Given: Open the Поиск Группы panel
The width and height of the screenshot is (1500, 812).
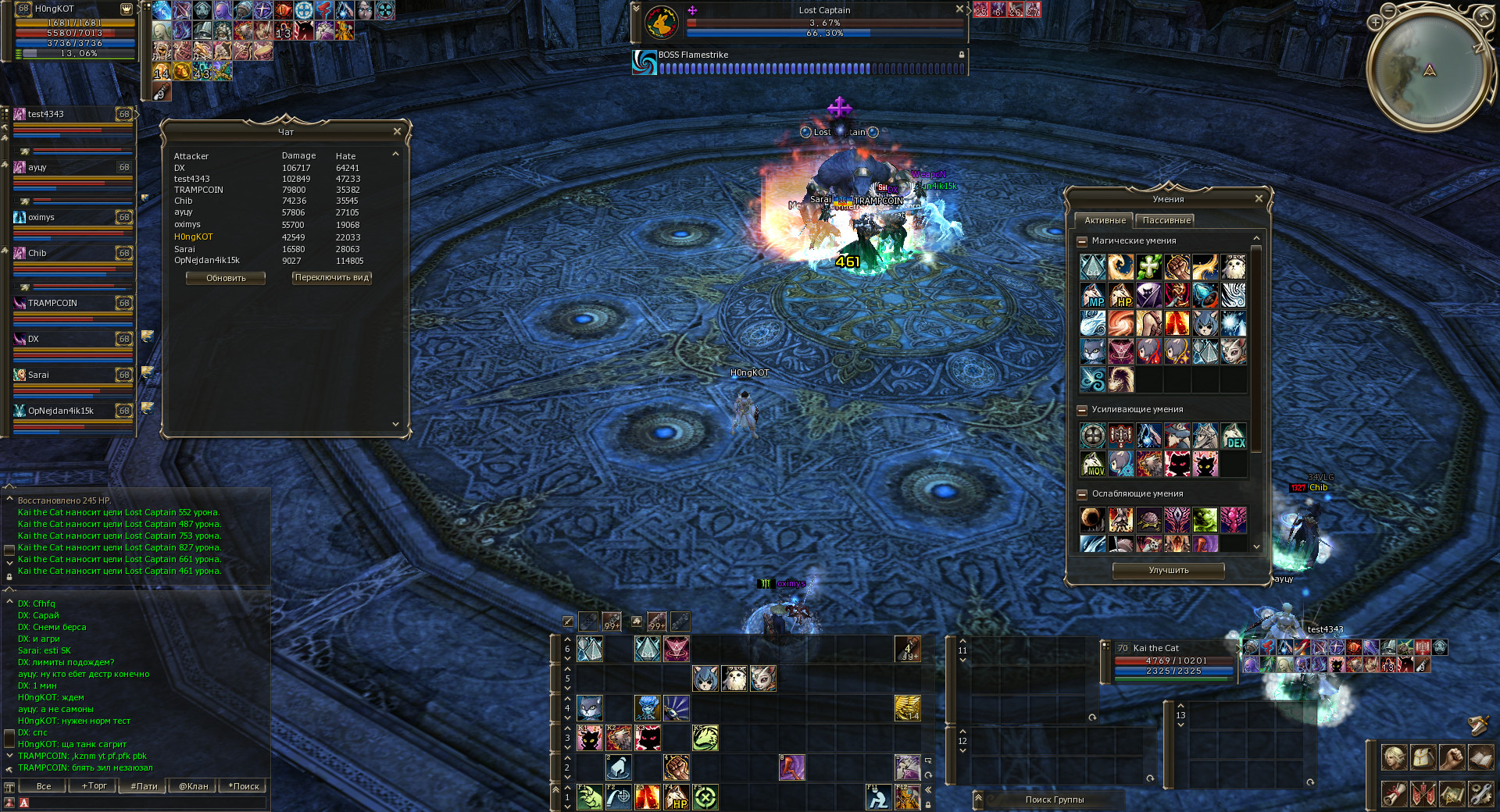Looking at the screenshot, I should 1054,800.
